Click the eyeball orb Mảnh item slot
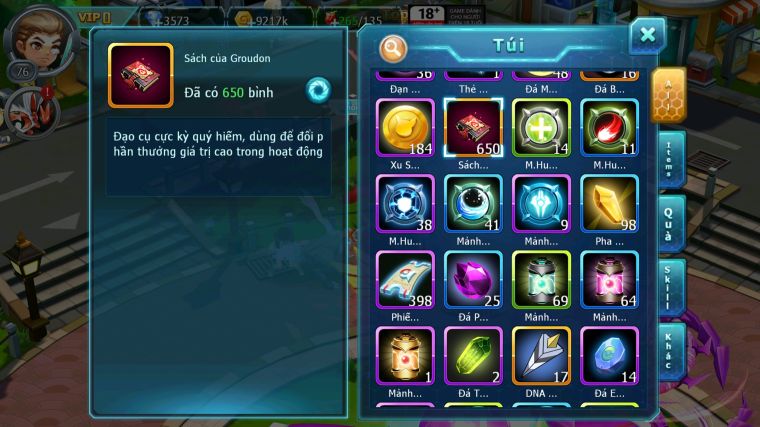The width and height of the screenshot is (760, 427). [x=473, y=205]
